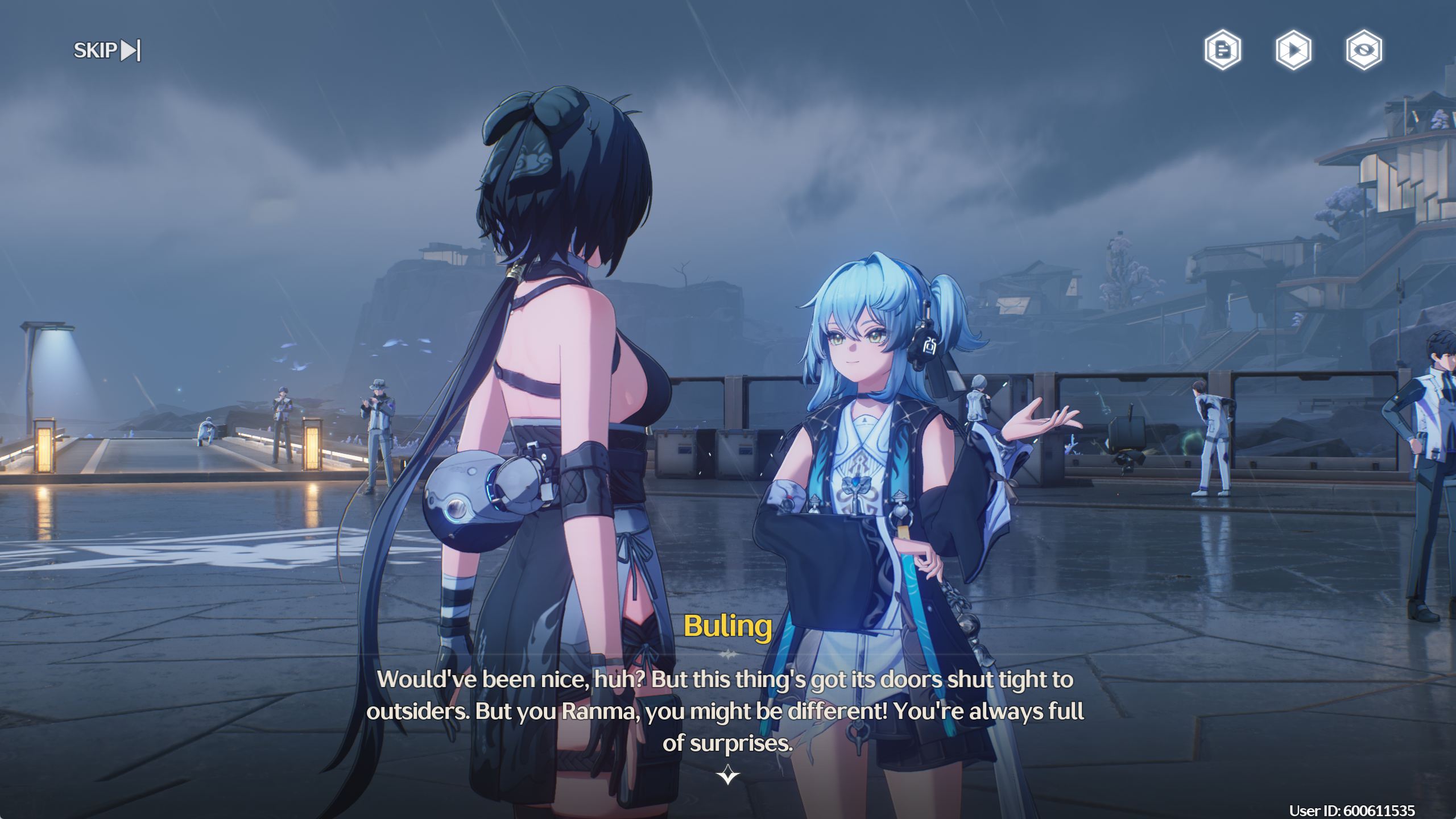The width and height of the screenshot is (1456, 819).
Task: Toggle auto-play for dialogue
Action: click(1293, 50)
